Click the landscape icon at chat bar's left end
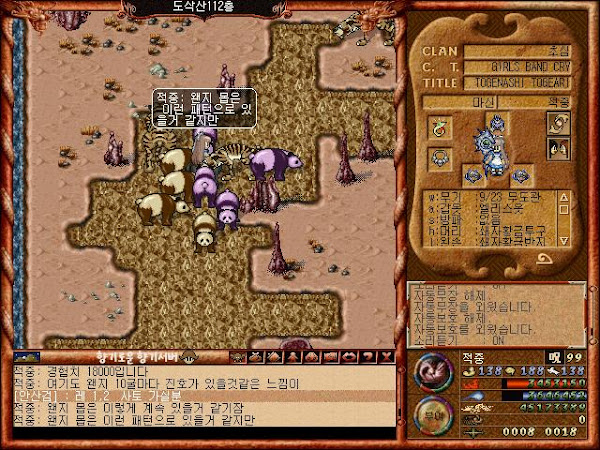The height and width of the screenshot is (450, 600). click(x=27, y=357)
